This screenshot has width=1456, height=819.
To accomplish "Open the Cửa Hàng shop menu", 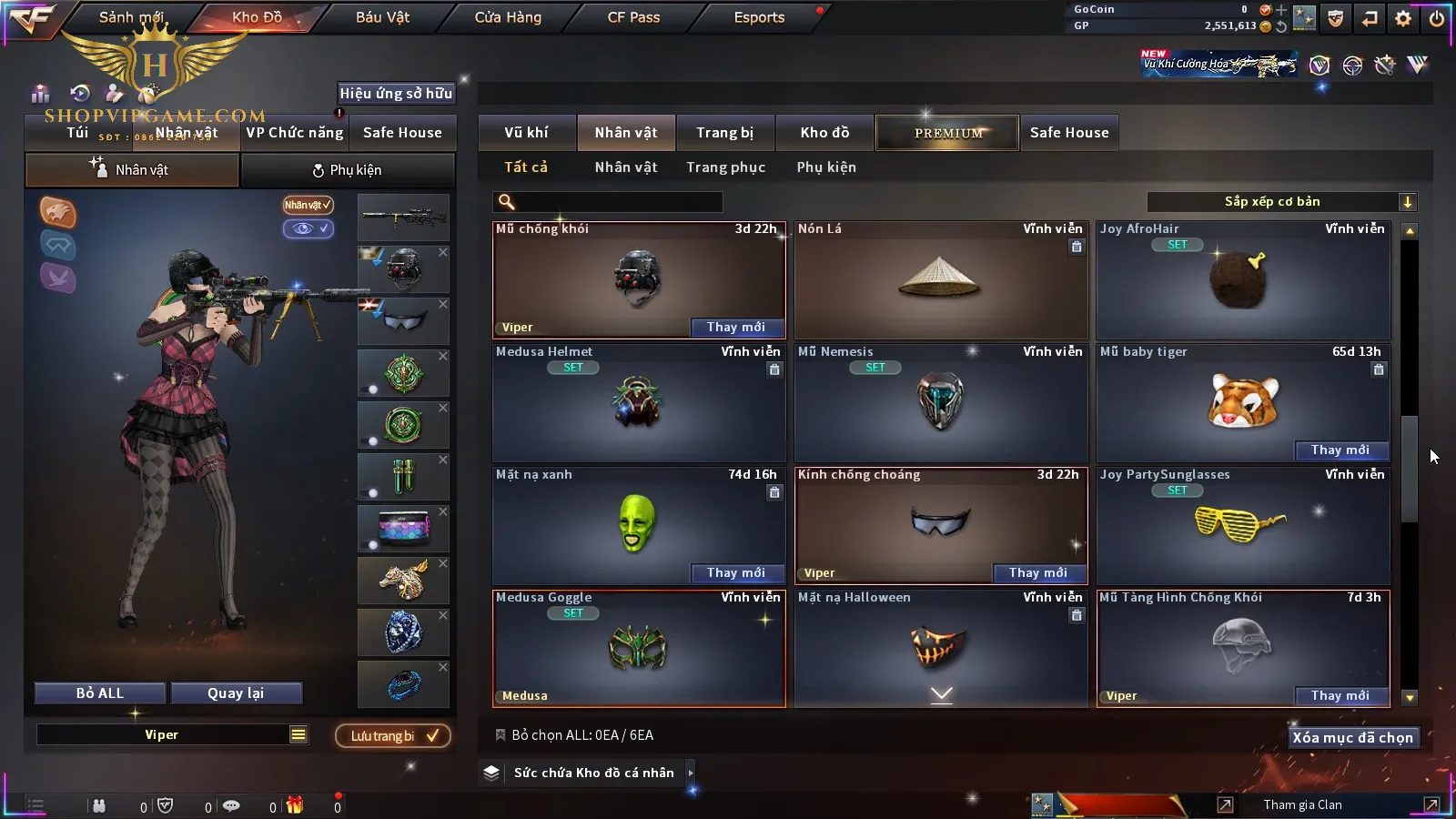I will coord(508,17).
